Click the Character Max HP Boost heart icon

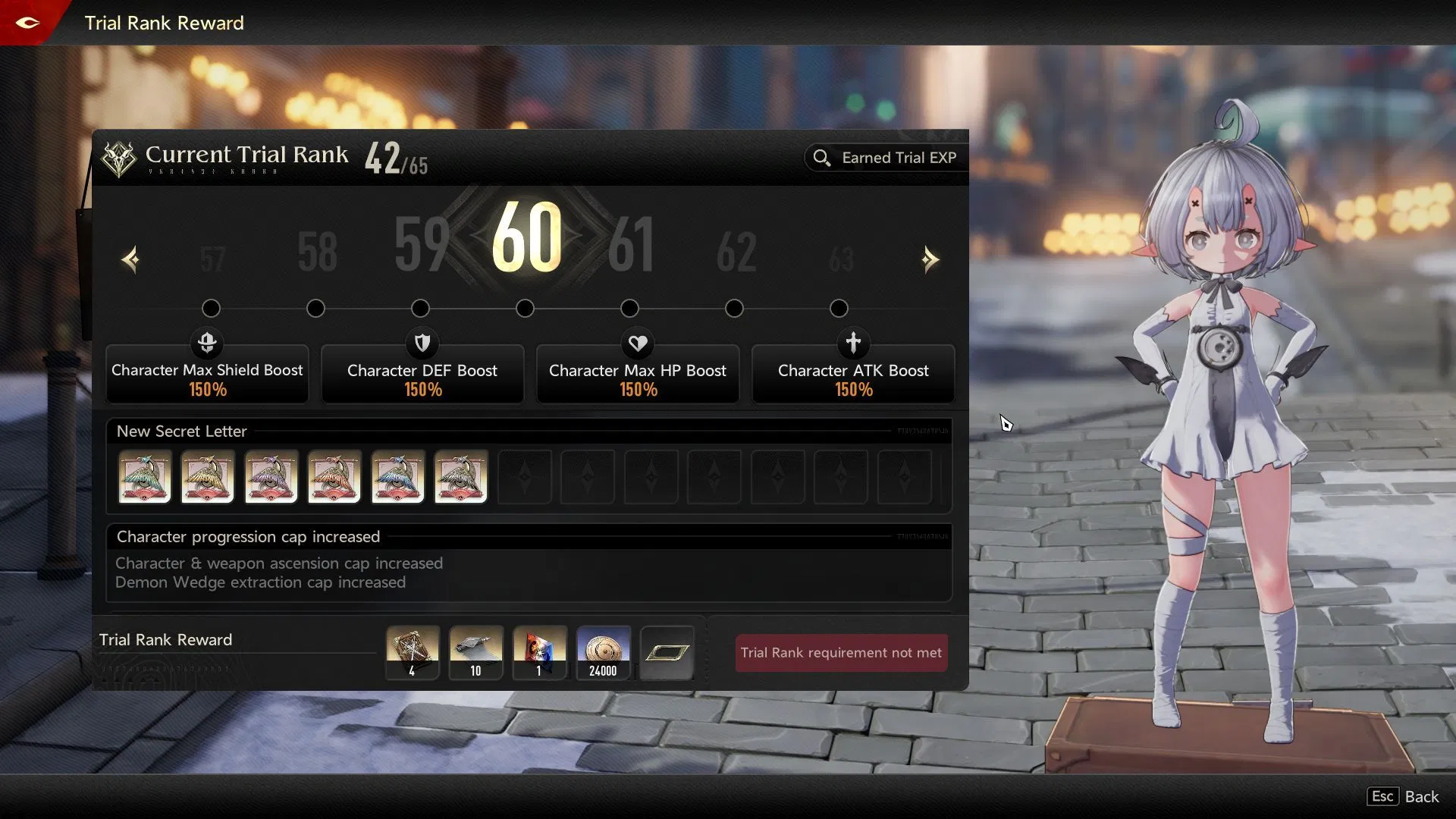pos(638,343)
